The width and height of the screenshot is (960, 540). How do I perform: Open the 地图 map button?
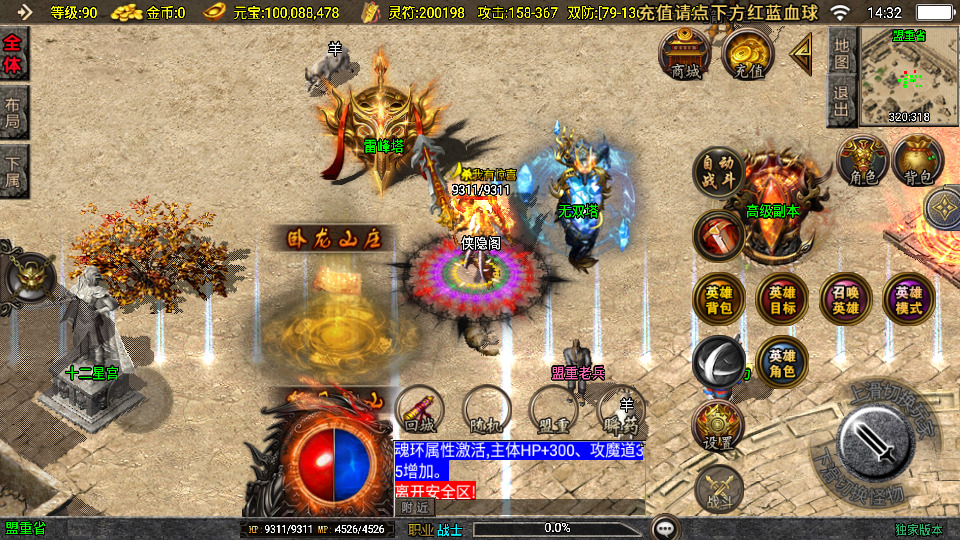tap(841, 51)
